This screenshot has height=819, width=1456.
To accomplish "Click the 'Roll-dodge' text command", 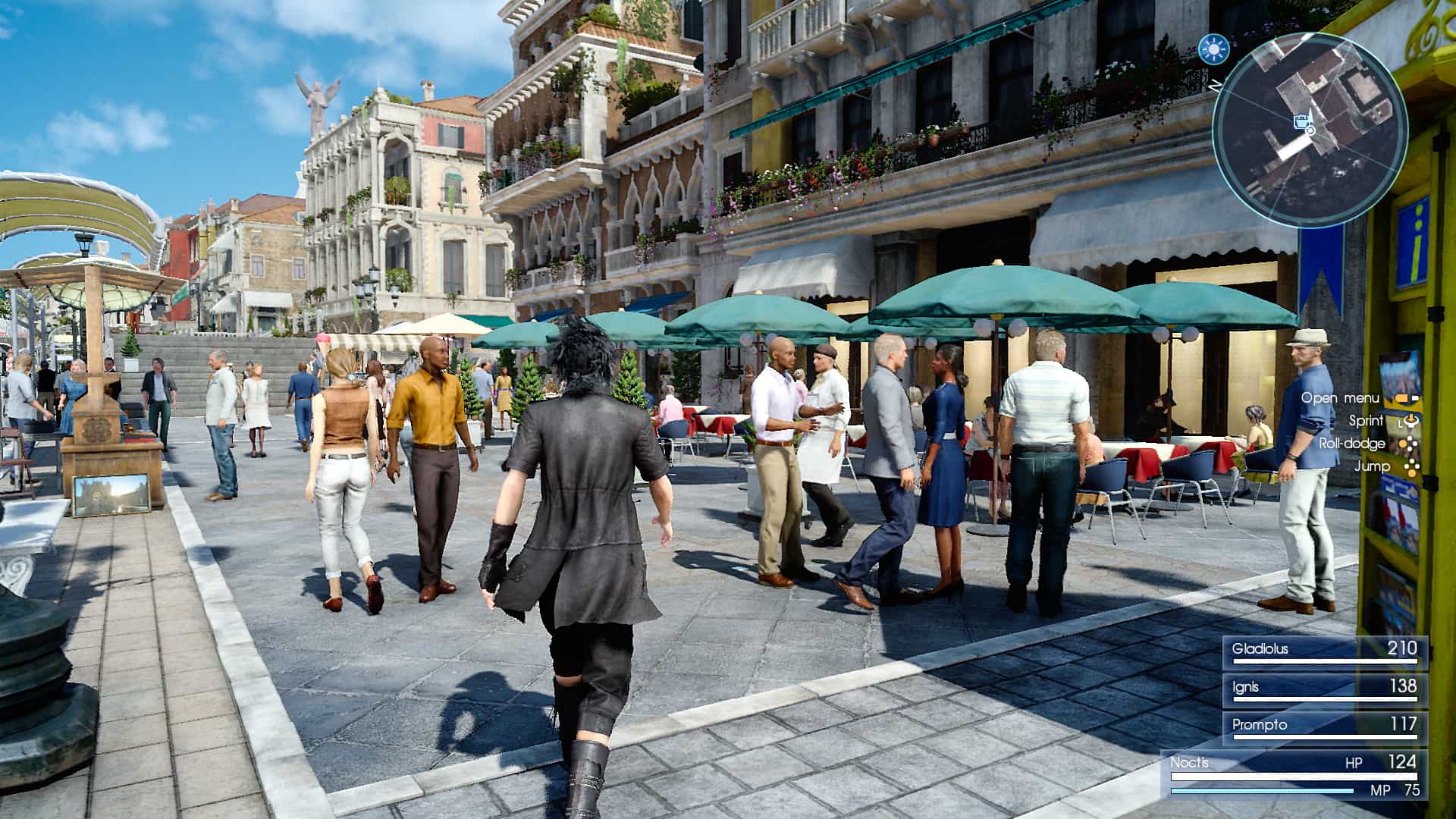I will coord(1351,444).
